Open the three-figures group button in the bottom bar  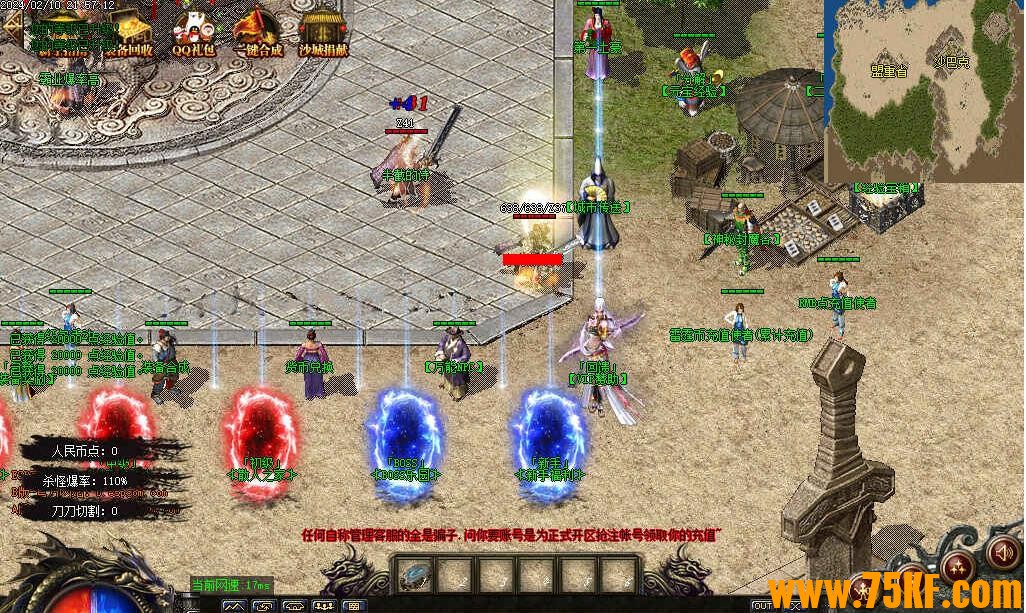324,606
